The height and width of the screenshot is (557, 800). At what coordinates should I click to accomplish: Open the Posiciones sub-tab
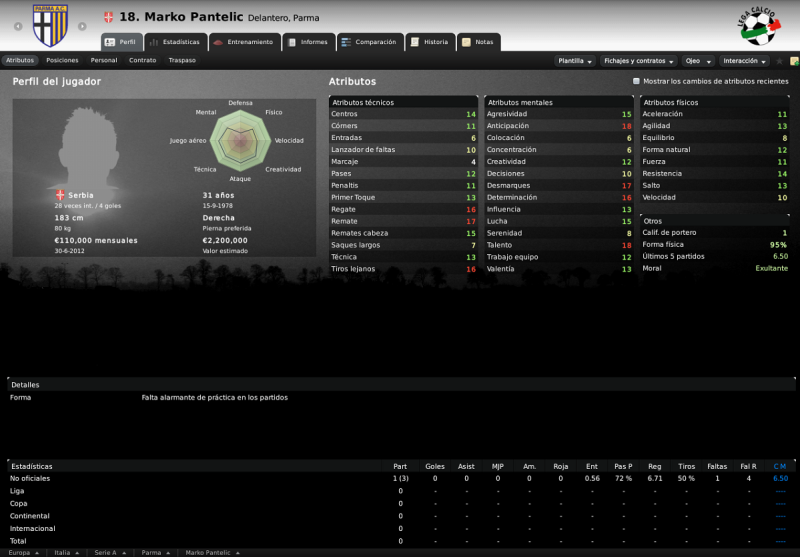(x=62, y=60)
